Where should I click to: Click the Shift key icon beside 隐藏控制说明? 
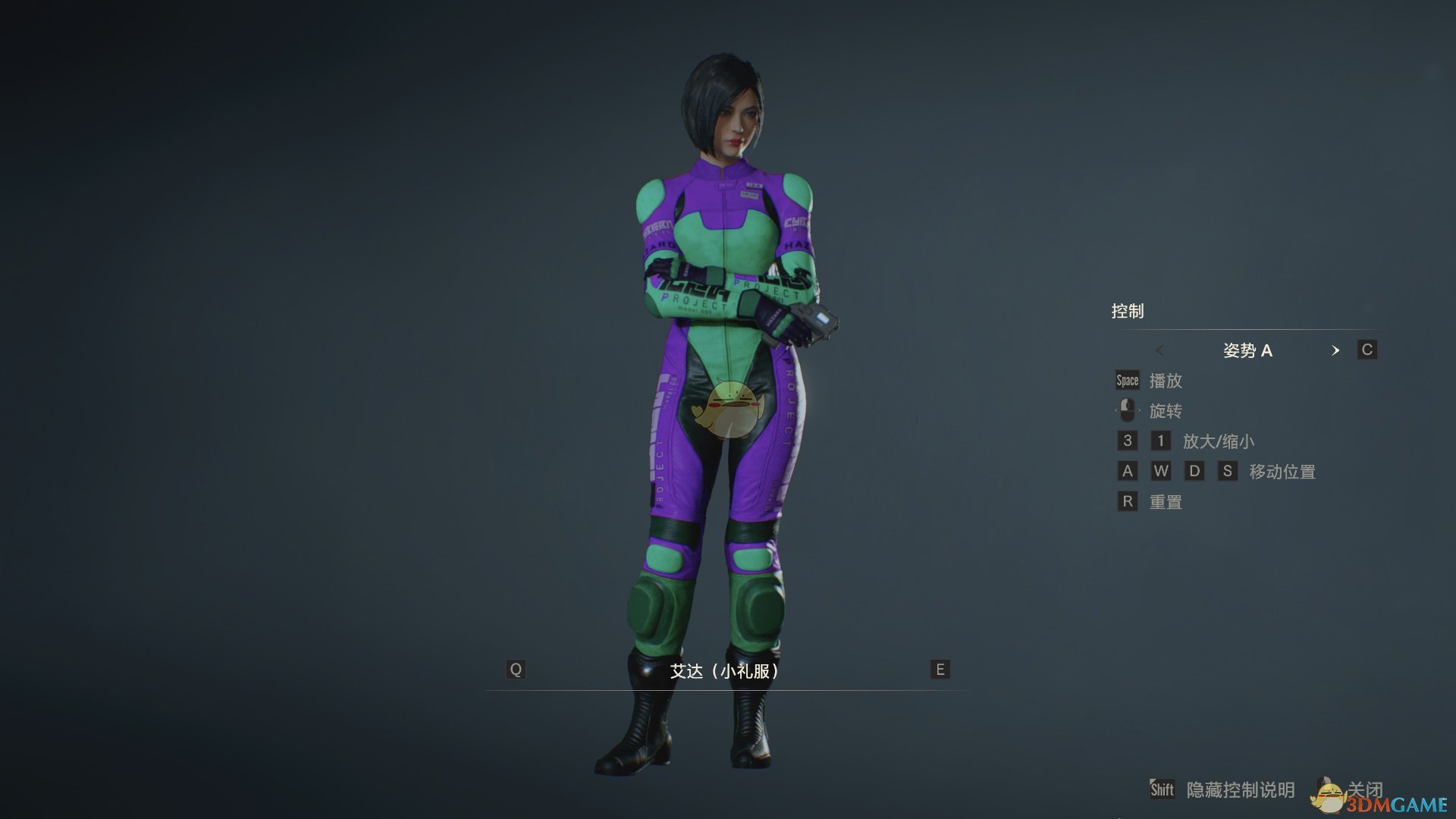coord(1163,790)
